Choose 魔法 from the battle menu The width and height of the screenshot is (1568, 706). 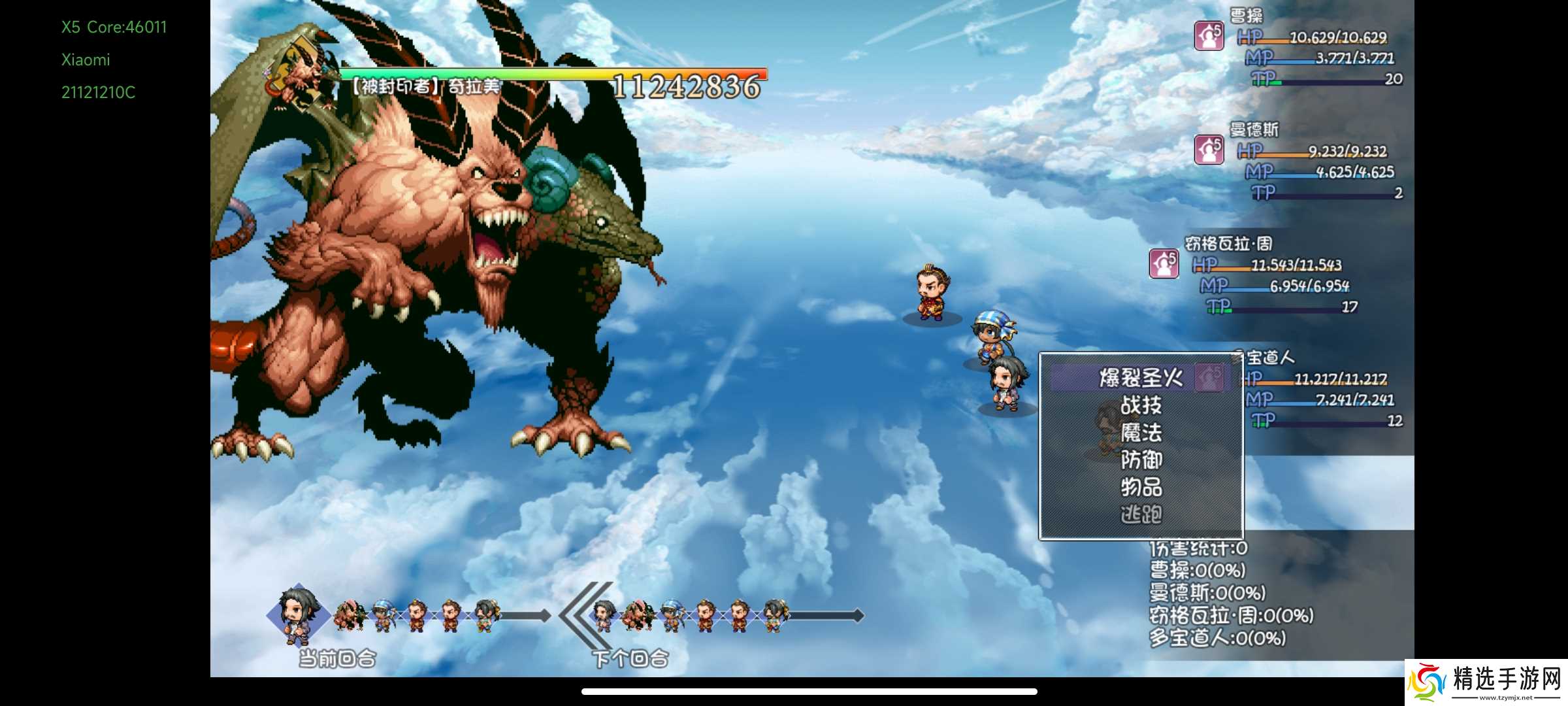coord(1141,433)
